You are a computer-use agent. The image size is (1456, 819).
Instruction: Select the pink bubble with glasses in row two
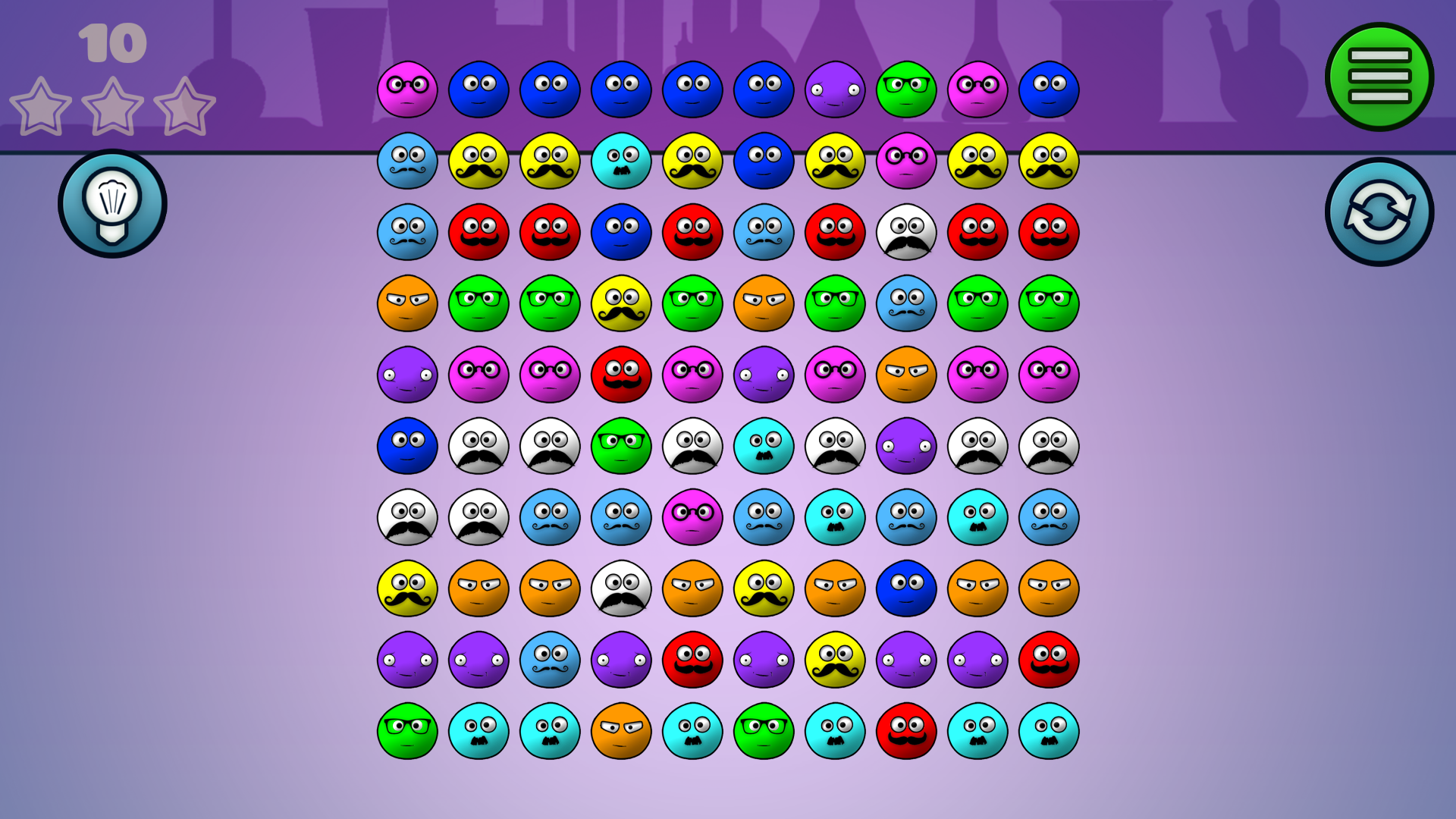tap(906, 162)
